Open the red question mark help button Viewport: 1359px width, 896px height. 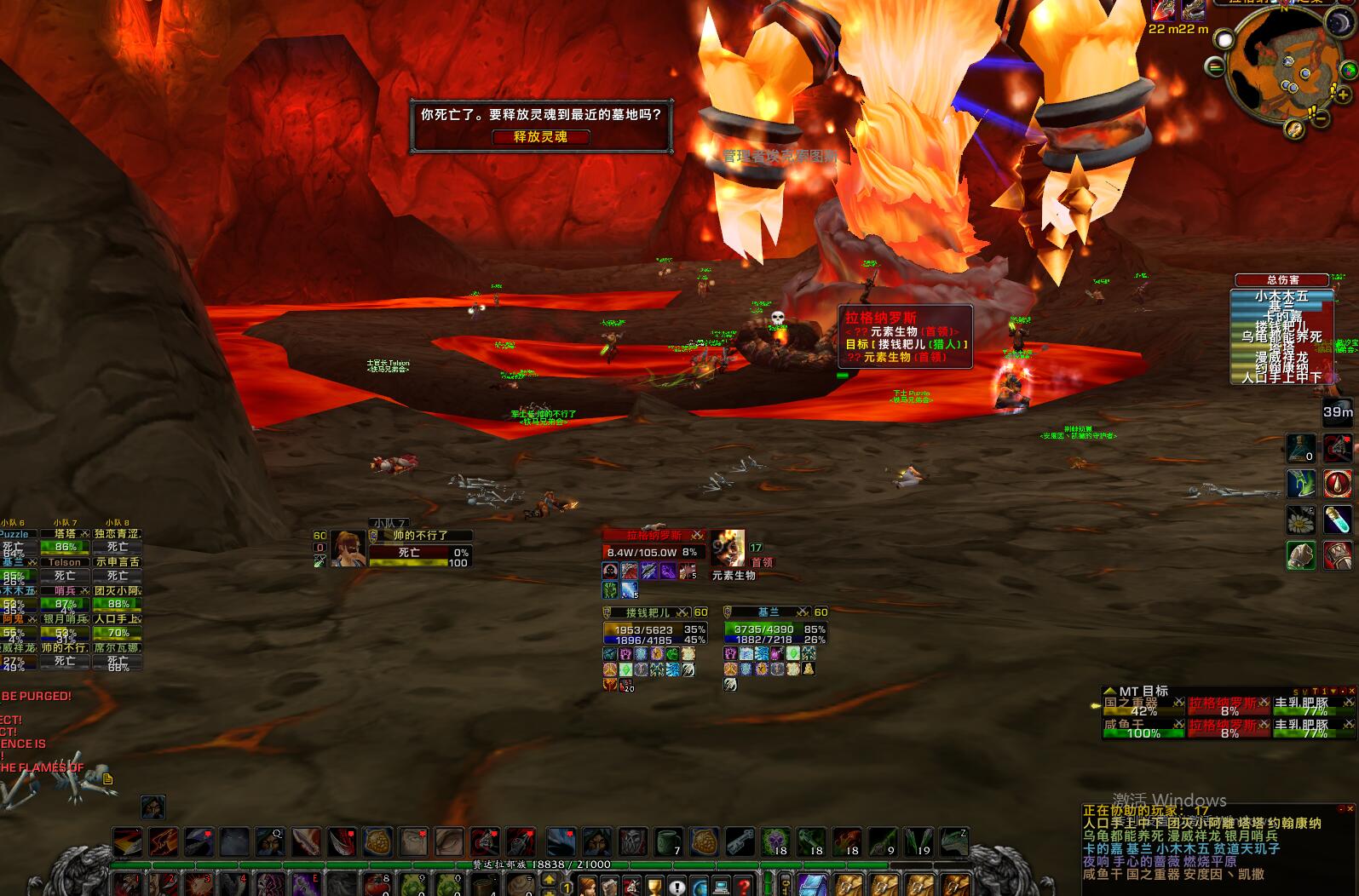point(743,887)
